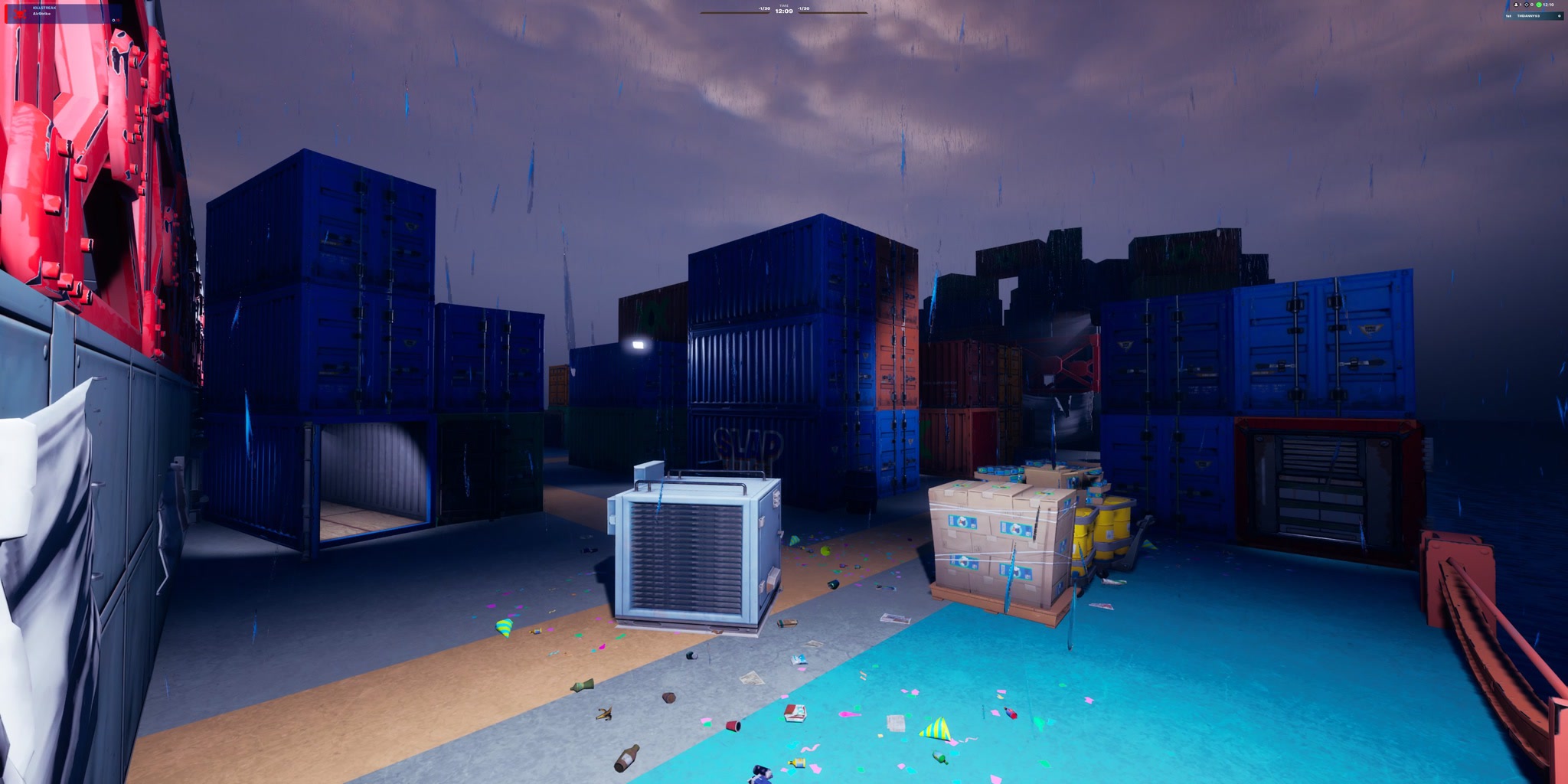Click the 1st place rank label
The width and height of the screenshot is (1568, 784).
tap(1508, 16)
